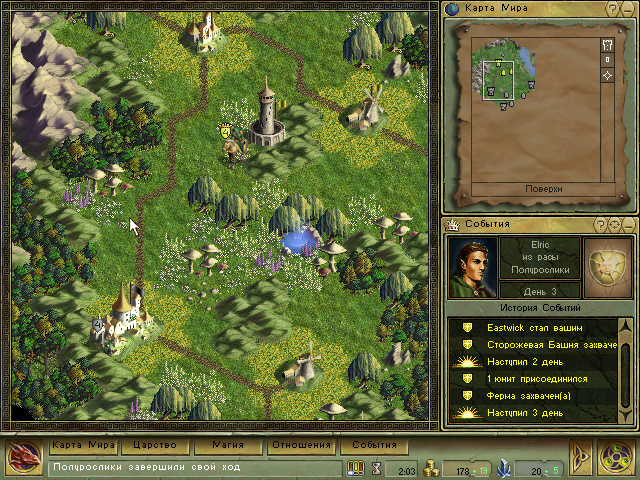This screenshot has height=480, width=640.
Task: Switch to the Магия (Magic) screen
Action: tap(227, 445)
